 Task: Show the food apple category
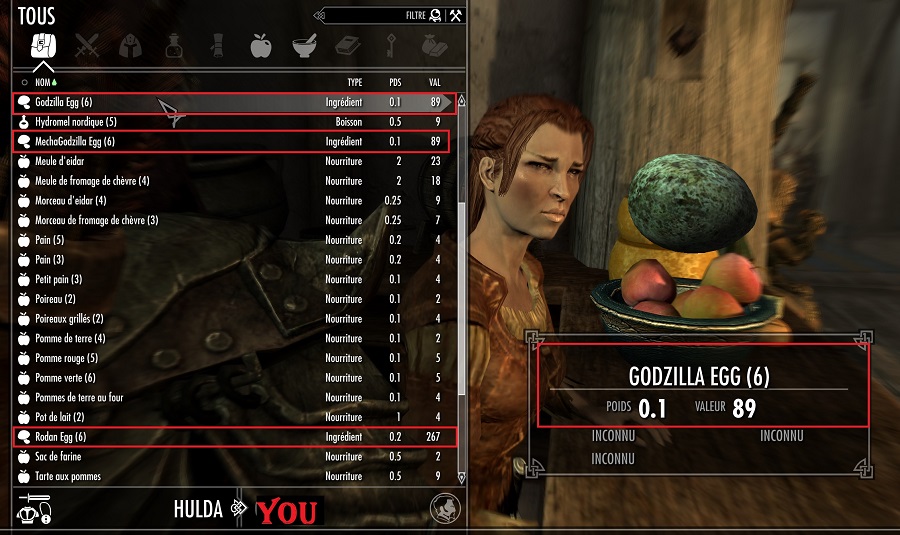point(260,45)
